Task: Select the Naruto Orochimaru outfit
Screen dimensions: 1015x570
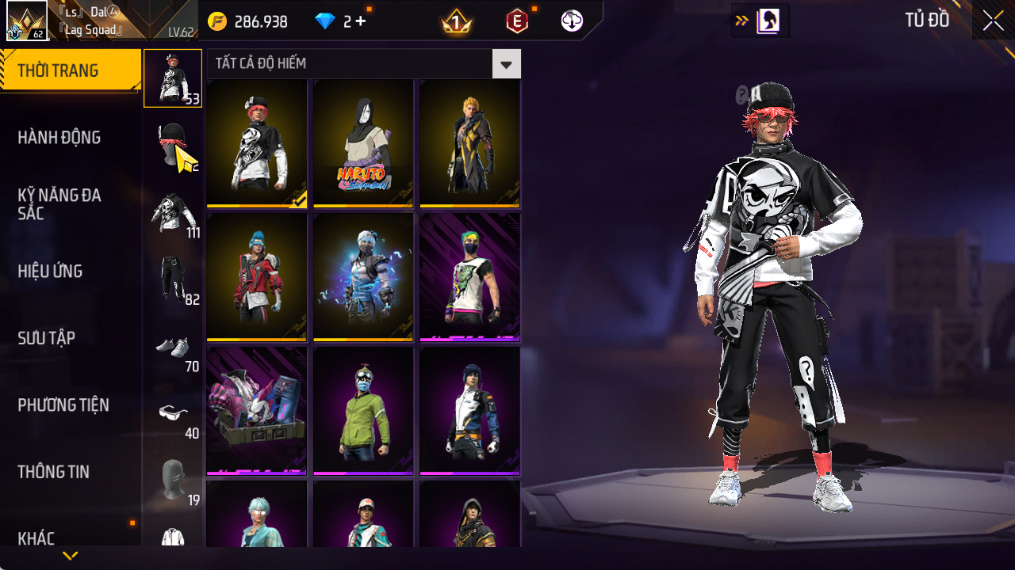Action: point(363,142)
